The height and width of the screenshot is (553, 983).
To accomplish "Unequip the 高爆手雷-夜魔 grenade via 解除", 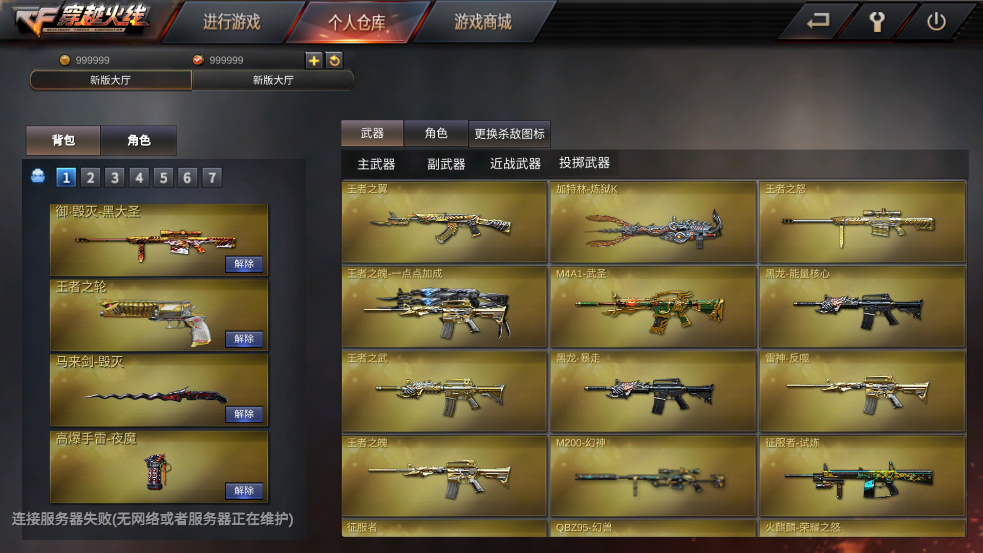I will (x=244, y=490).
